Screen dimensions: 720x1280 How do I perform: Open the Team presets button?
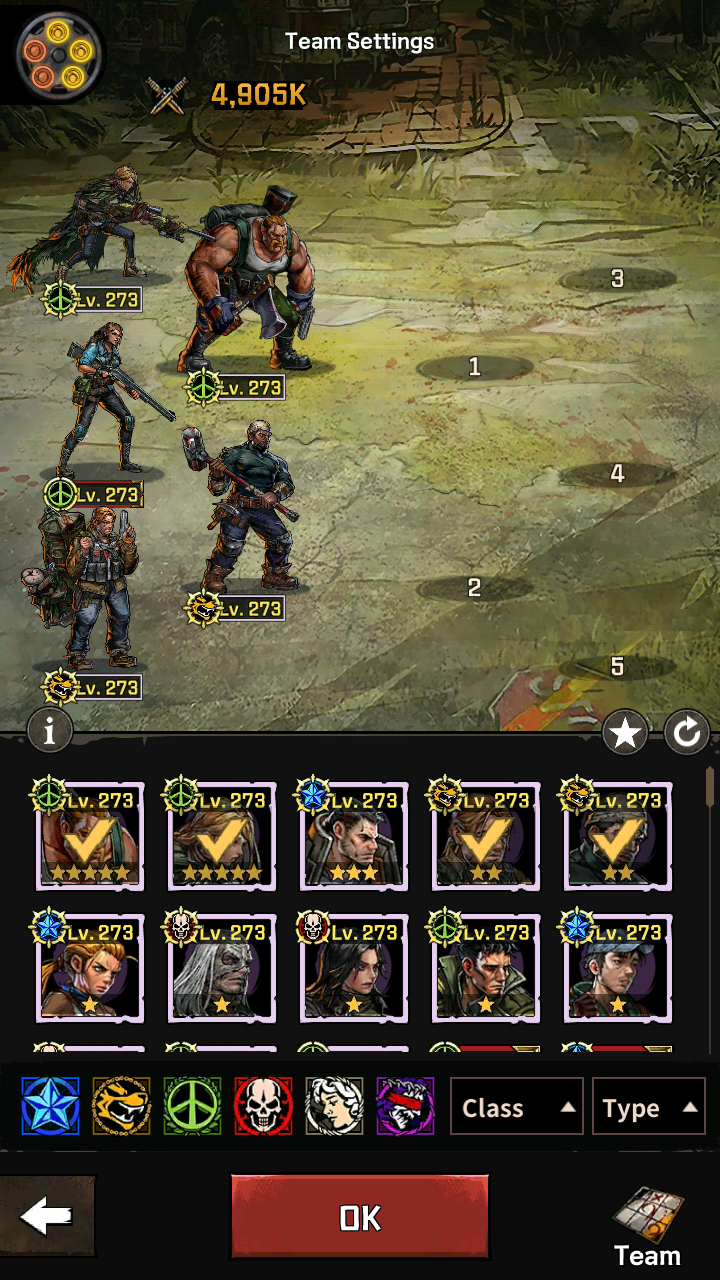coord(647,1227)
